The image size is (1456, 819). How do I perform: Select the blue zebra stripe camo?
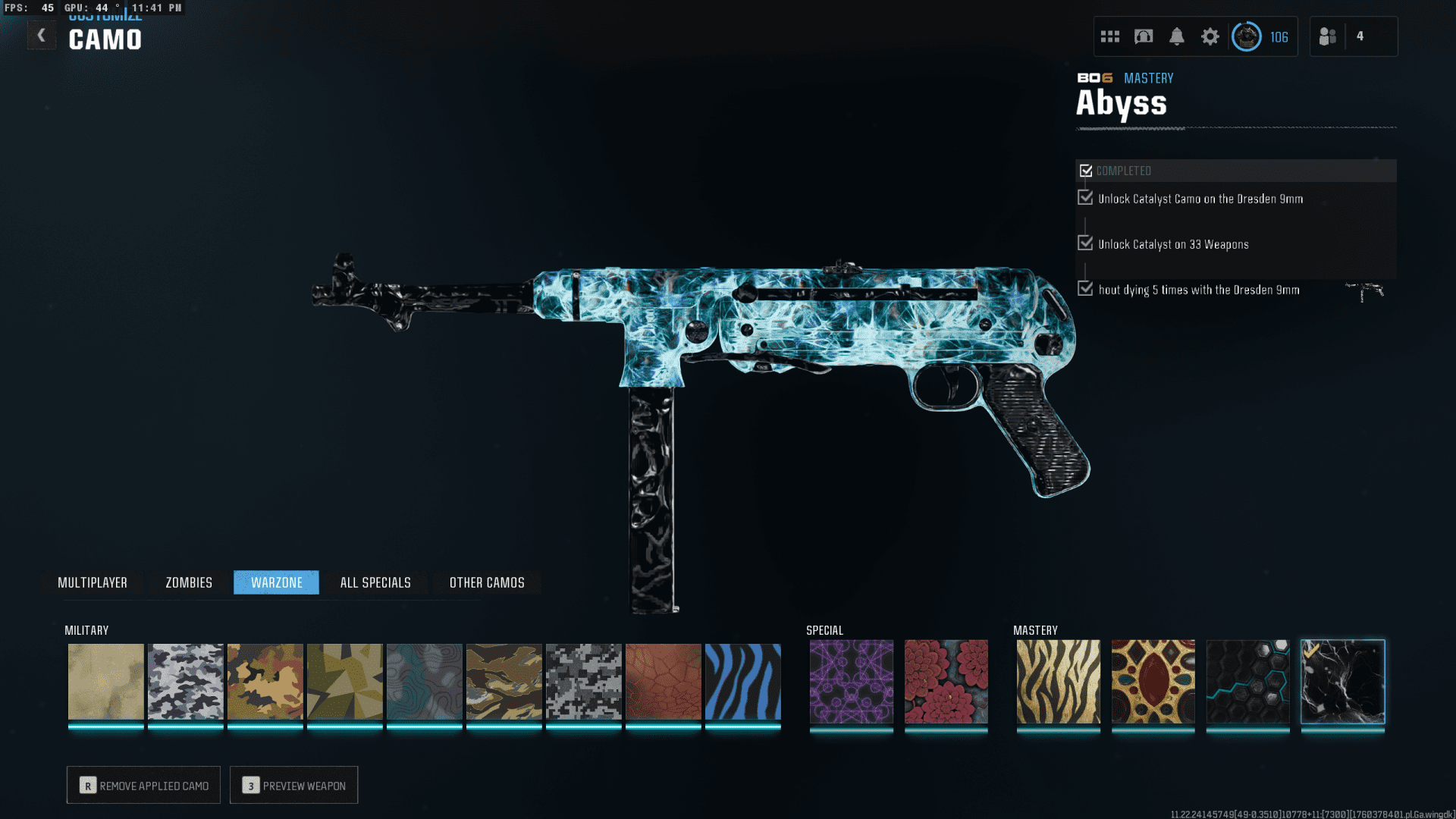point(742,681)
